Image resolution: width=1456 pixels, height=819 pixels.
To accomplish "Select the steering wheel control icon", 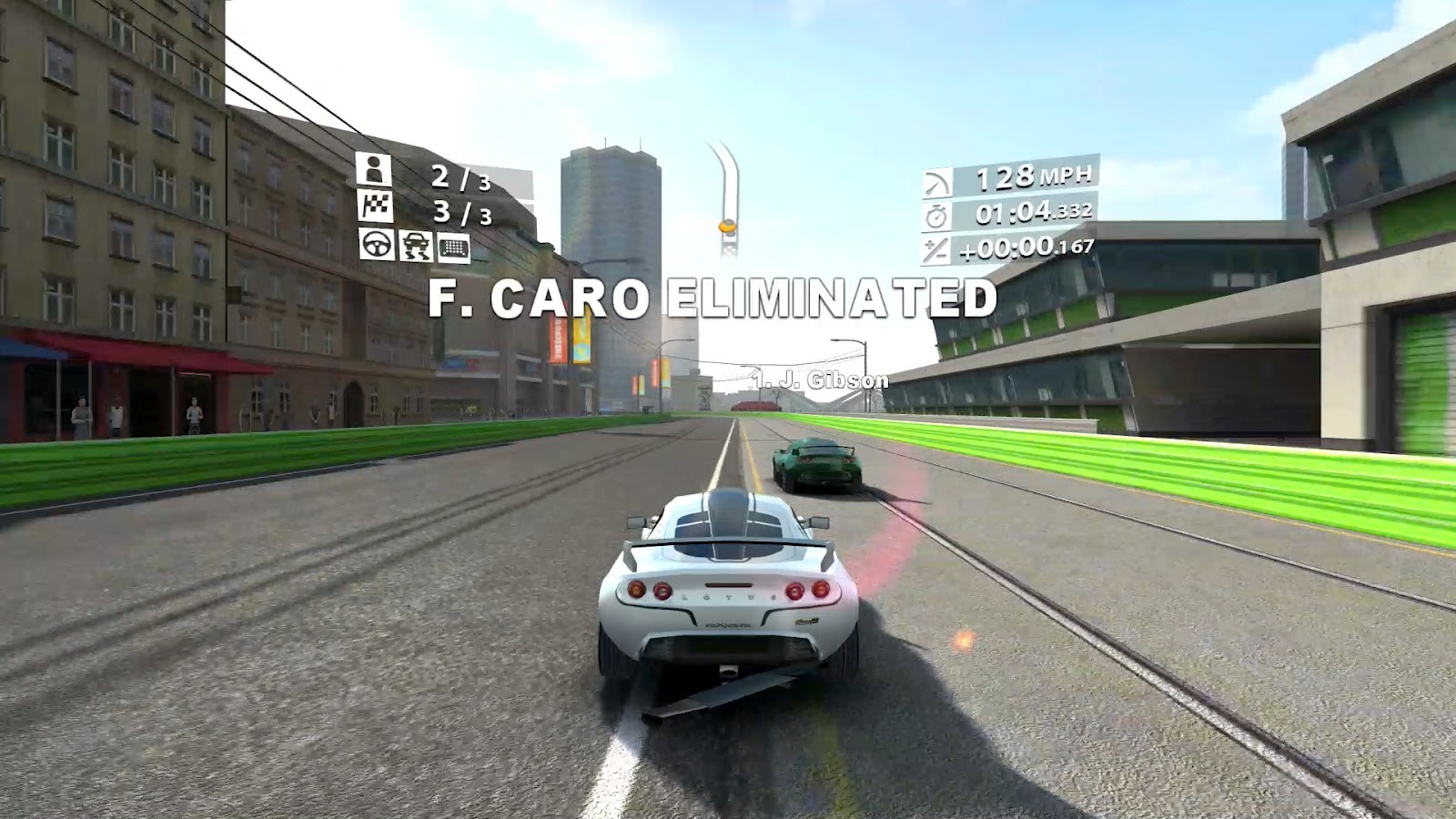I will [376, 246].
